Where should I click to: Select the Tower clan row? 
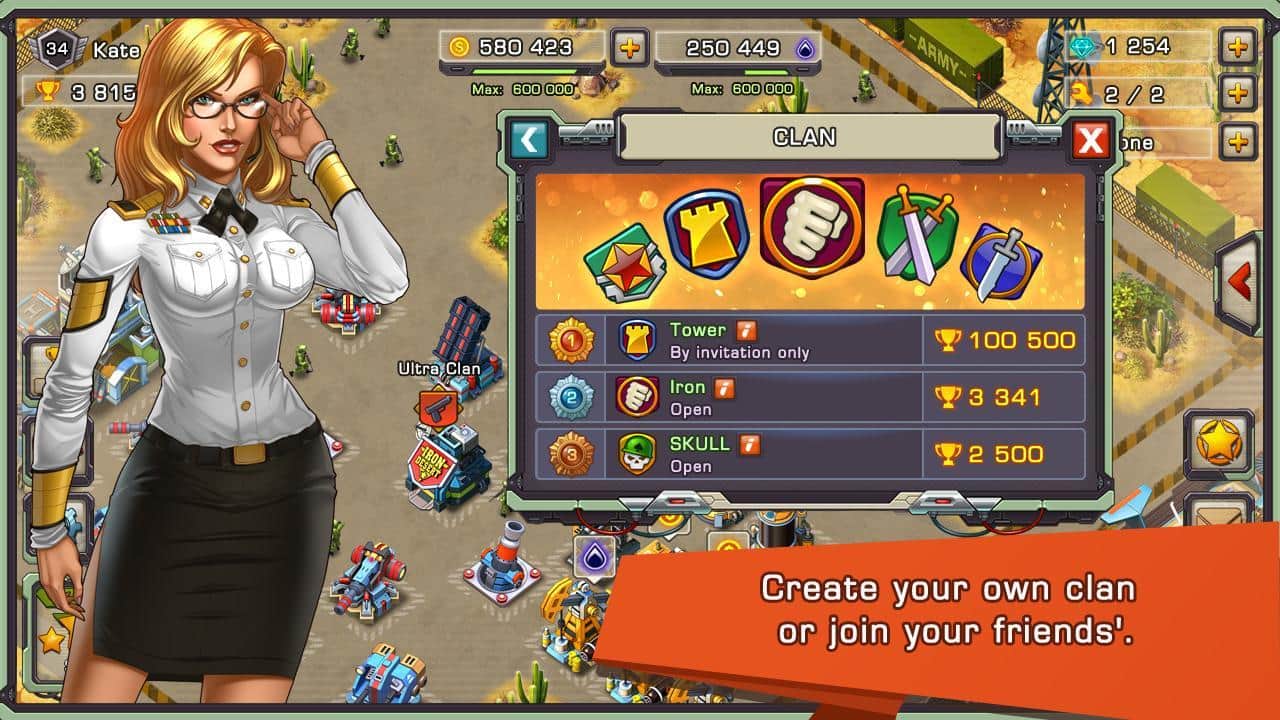810,340
